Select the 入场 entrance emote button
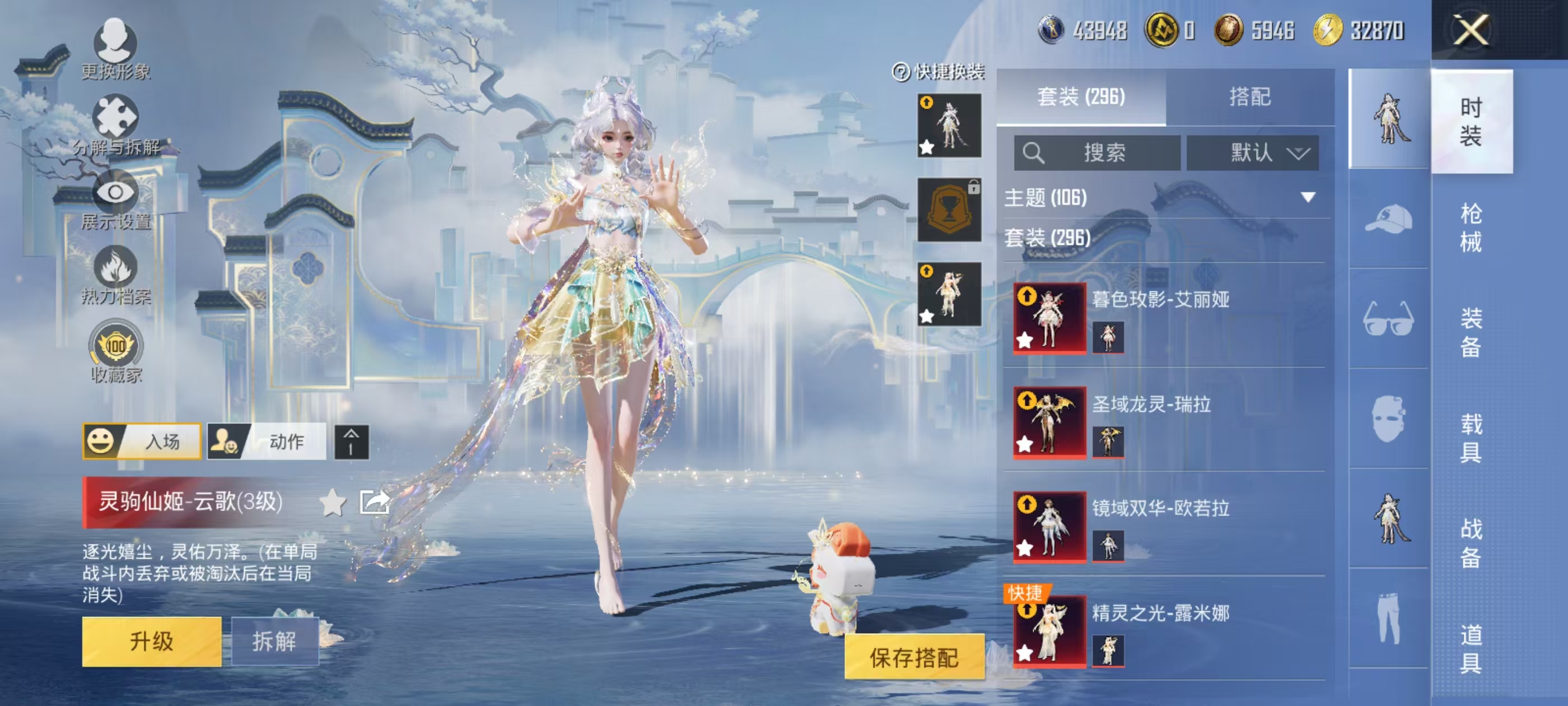 pyautogui.click(x=142, y=441)
